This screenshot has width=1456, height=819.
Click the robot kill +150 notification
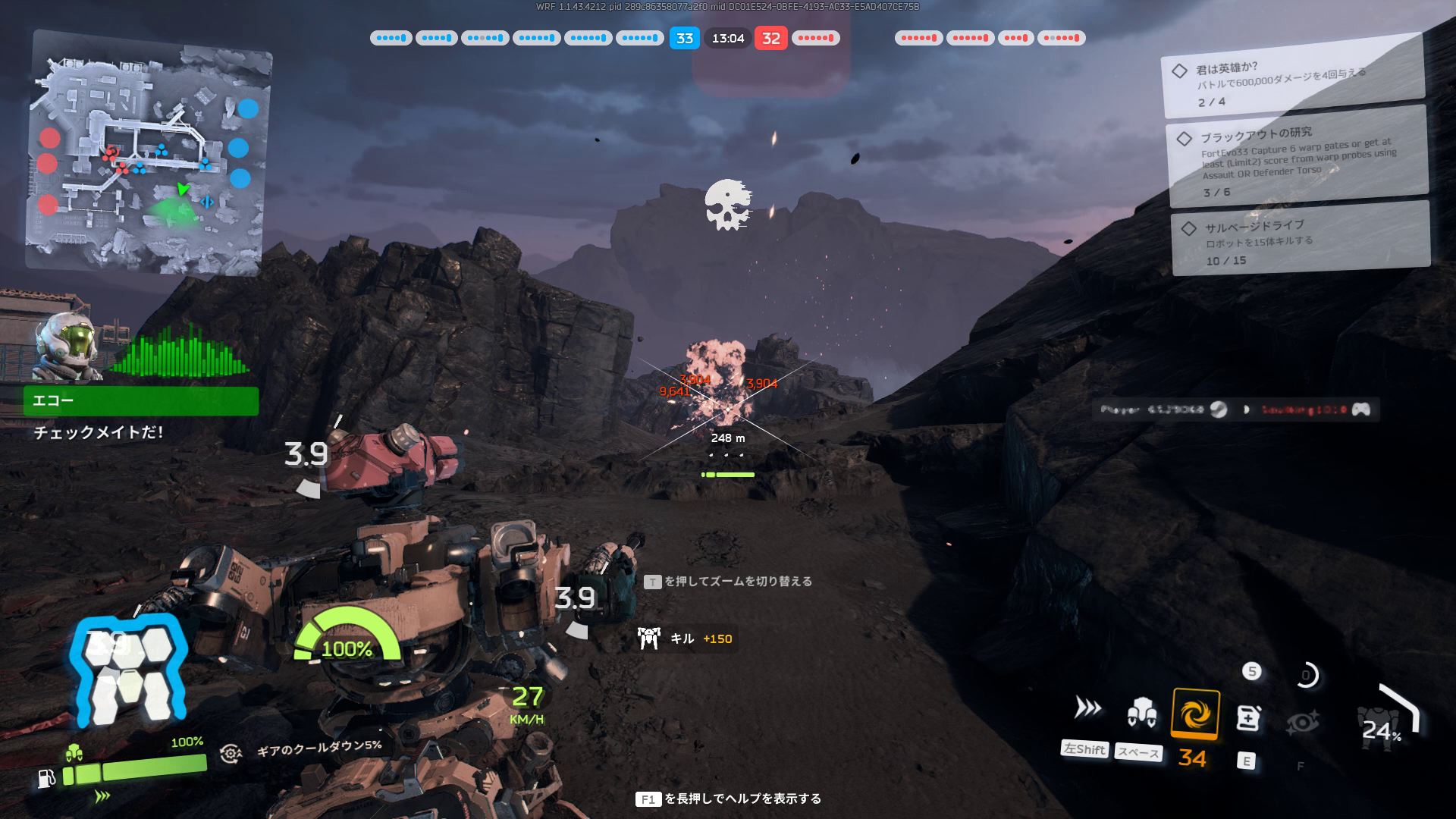tap(686, 639)
